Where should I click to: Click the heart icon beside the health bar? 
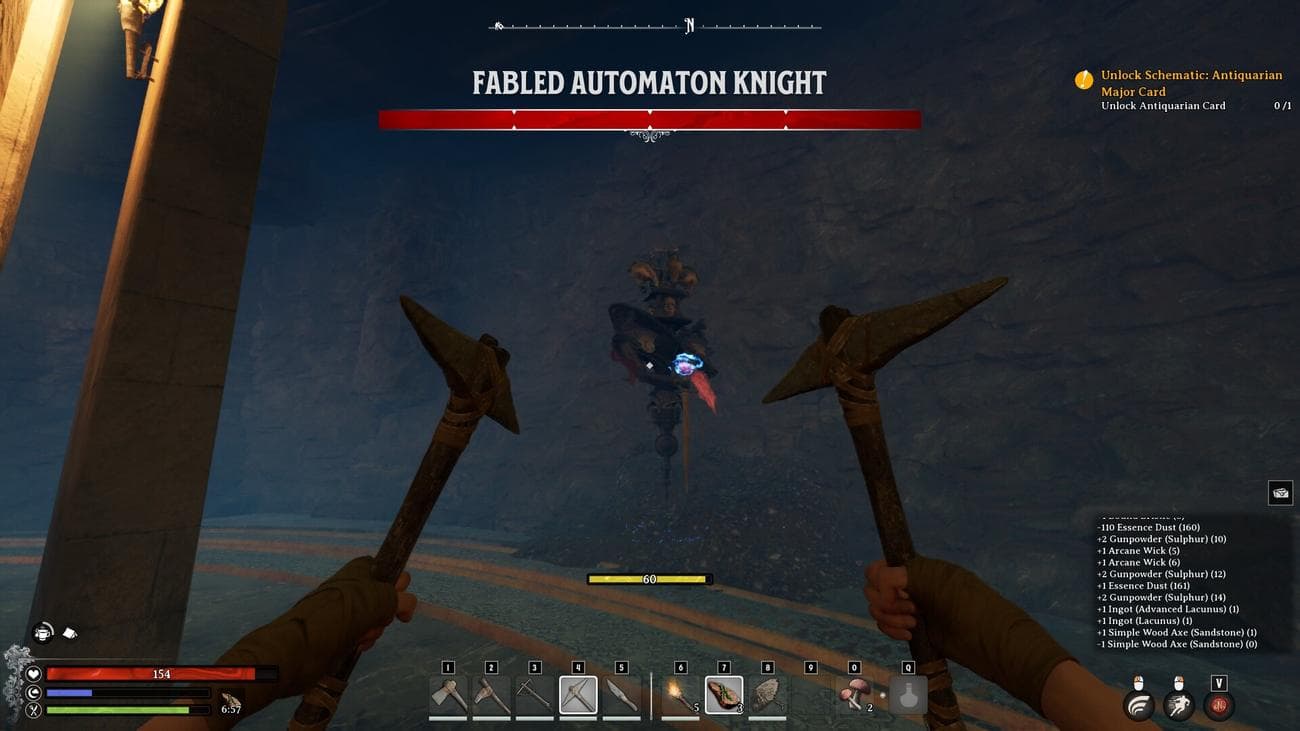[x=34, y=674]
